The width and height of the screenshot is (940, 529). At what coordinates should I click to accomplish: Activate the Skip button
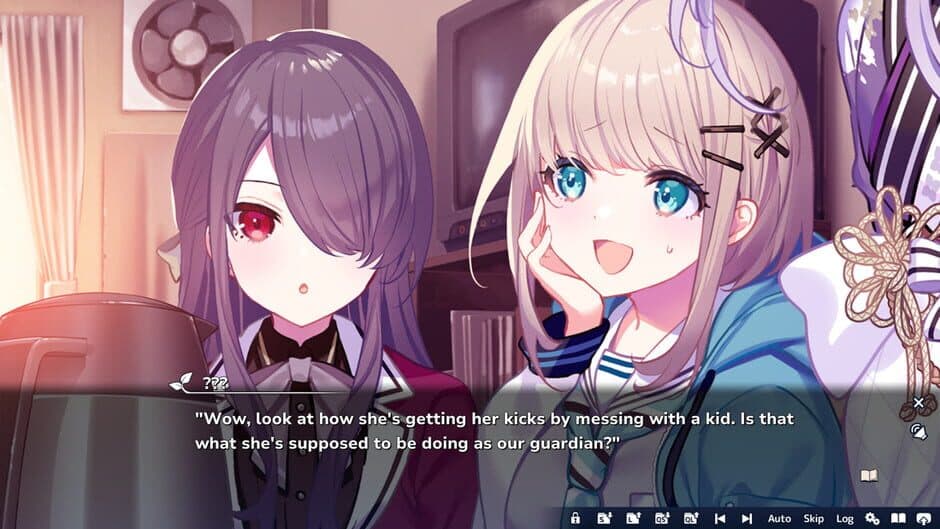(x=813, y=518)
